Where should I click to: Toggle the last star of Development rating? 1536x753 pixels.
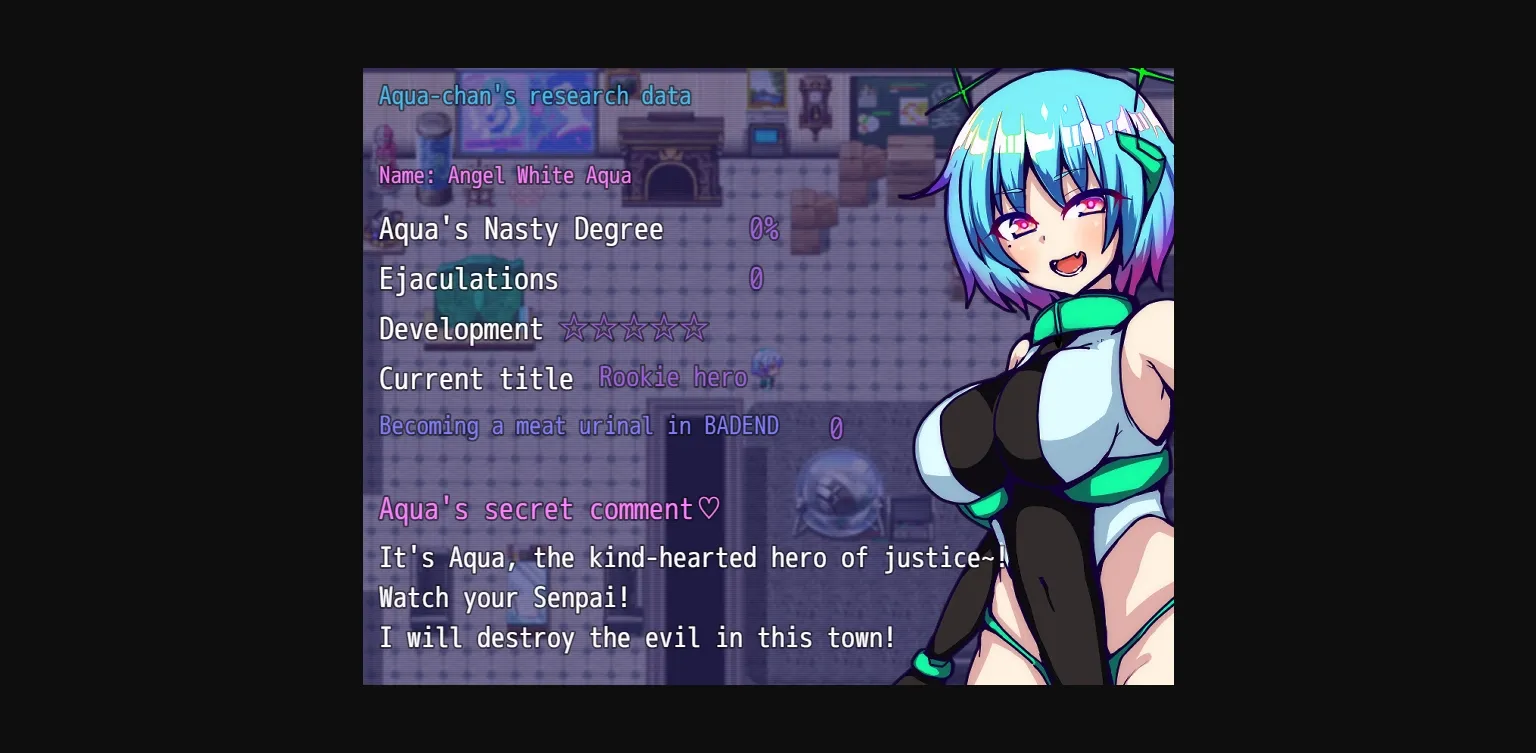(x=696, y=328)
